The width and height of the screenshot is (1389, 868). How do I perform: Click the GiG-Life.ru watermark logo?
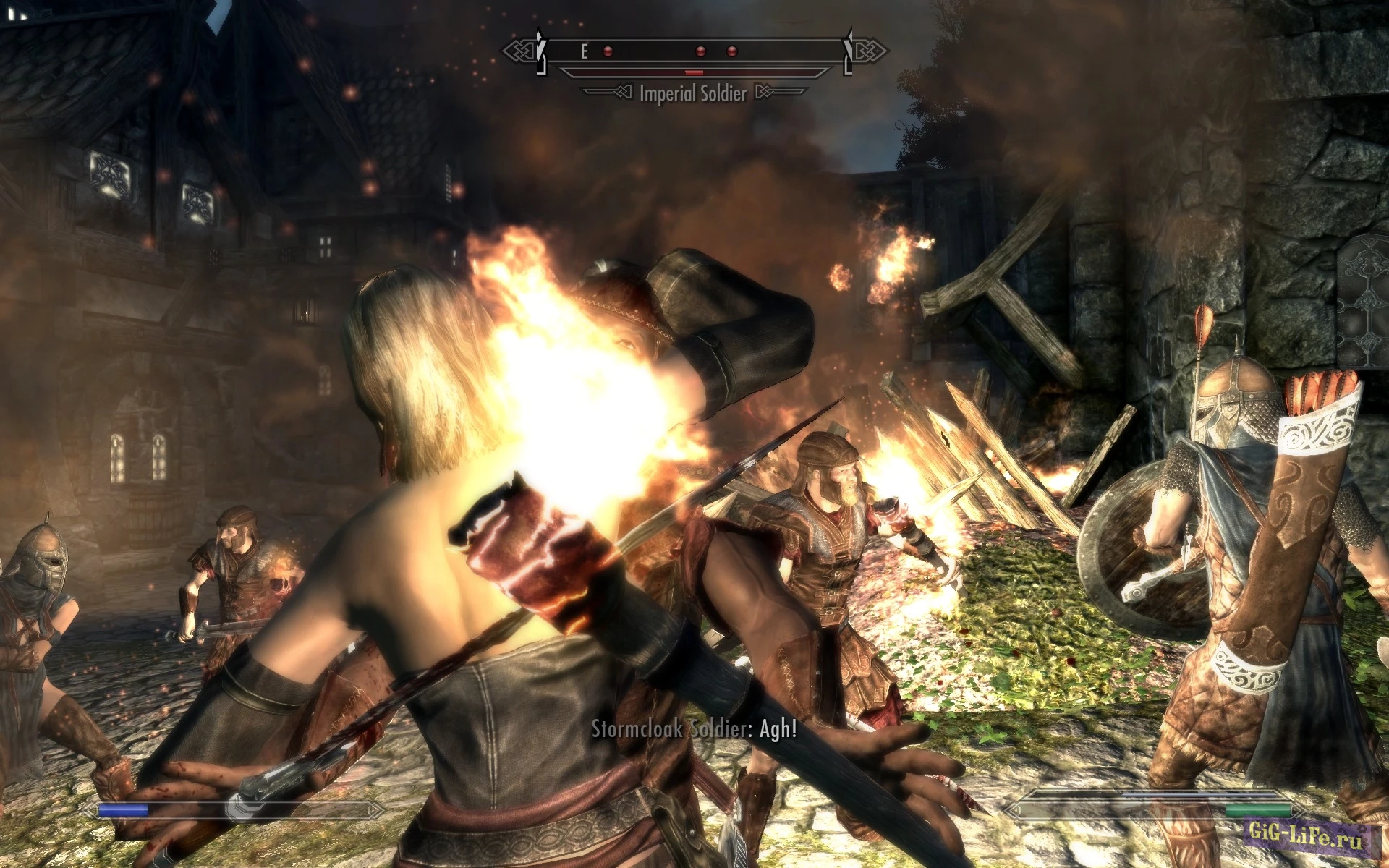coord(1304,836)
